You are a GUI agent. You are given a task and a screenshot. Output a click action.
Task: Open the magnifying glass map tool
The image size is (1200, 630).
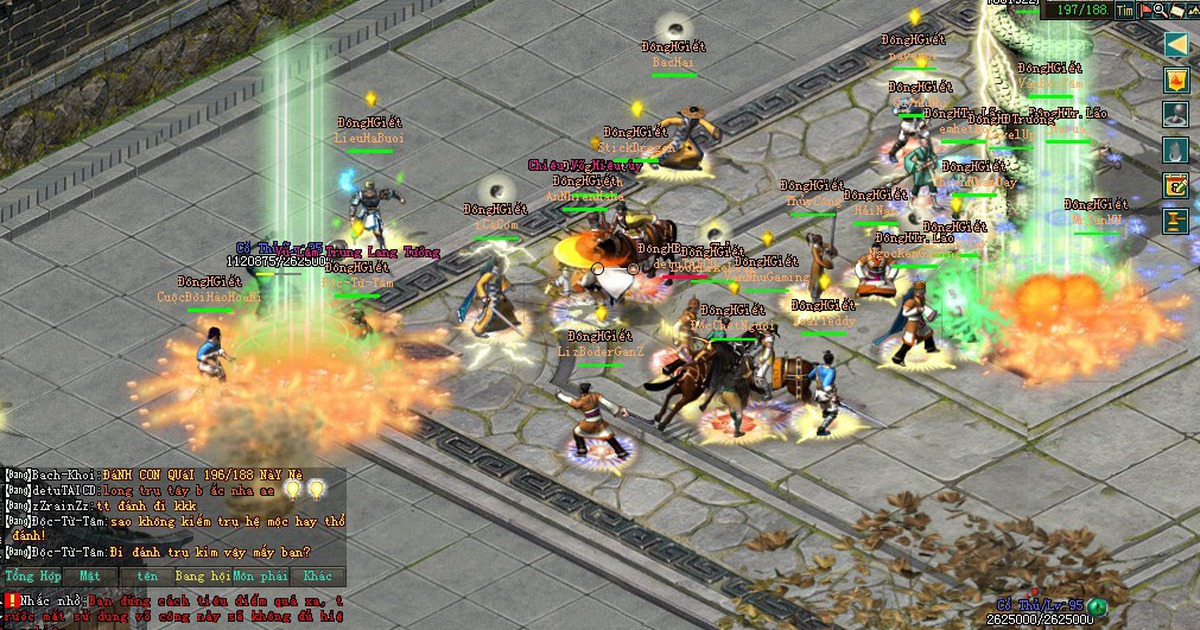pos(1159,10)
